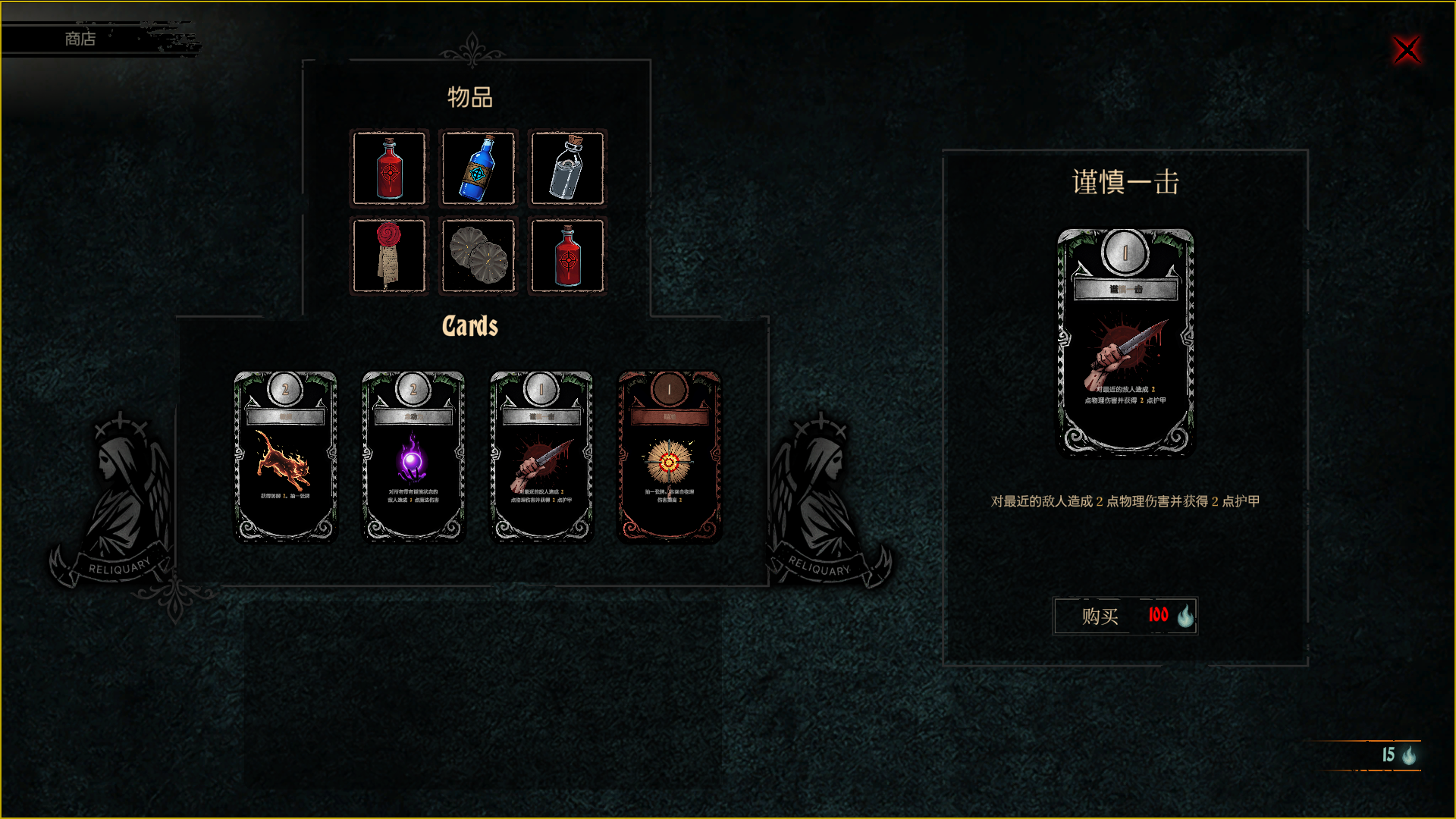The image size is (1456, 819).
Task: Pick the small bloody knife card under Cards
Action: click(541, 456)
